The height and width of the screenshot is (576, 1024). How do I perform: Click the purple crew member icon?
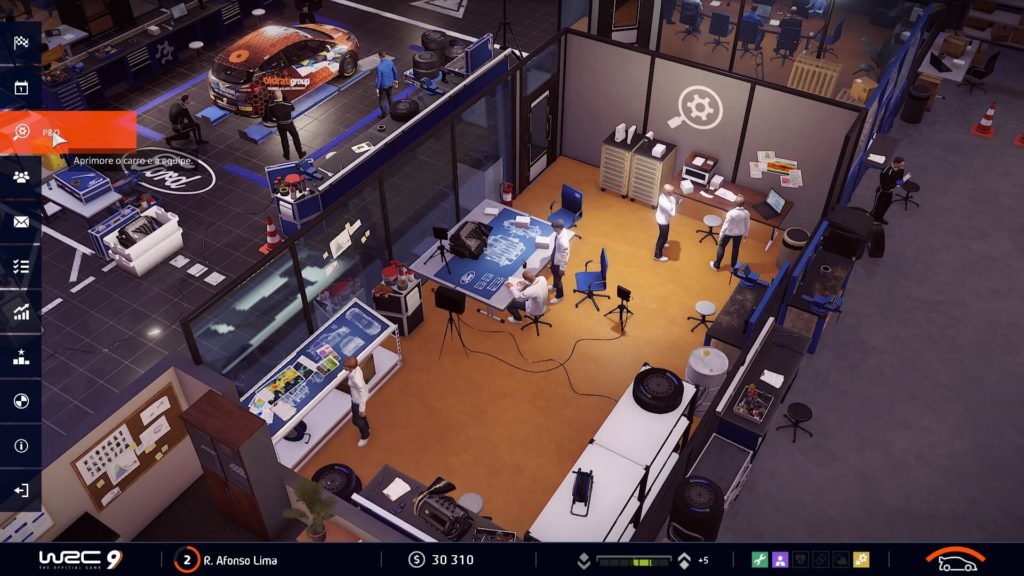pyautogui.click(x=780, y=560)
